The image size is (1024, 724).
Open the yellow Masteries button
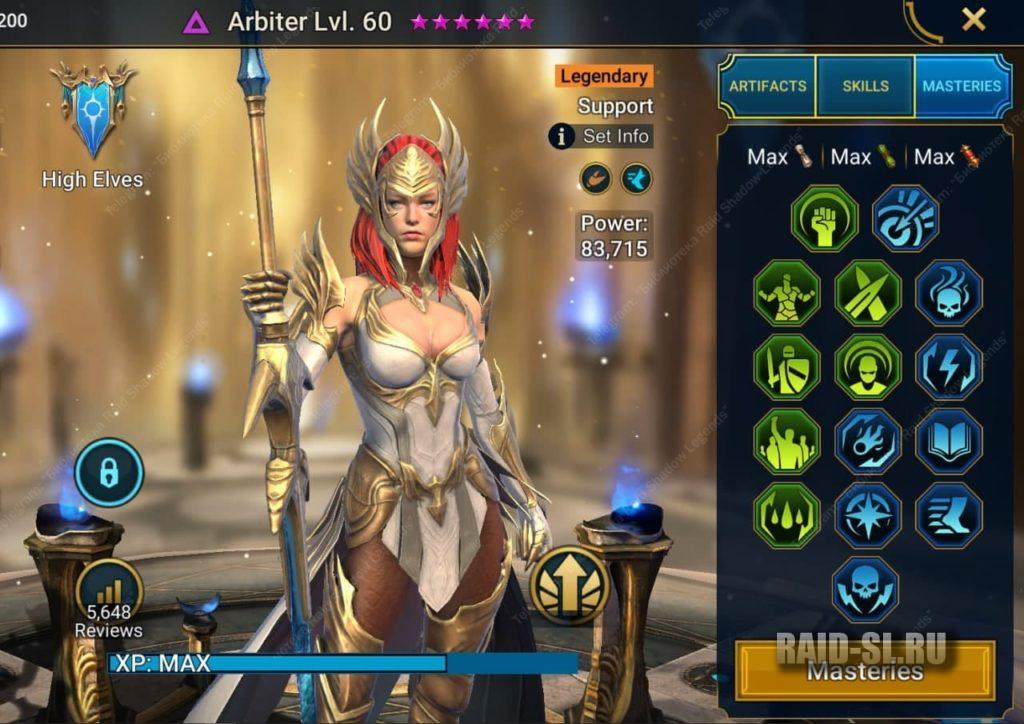865,670
